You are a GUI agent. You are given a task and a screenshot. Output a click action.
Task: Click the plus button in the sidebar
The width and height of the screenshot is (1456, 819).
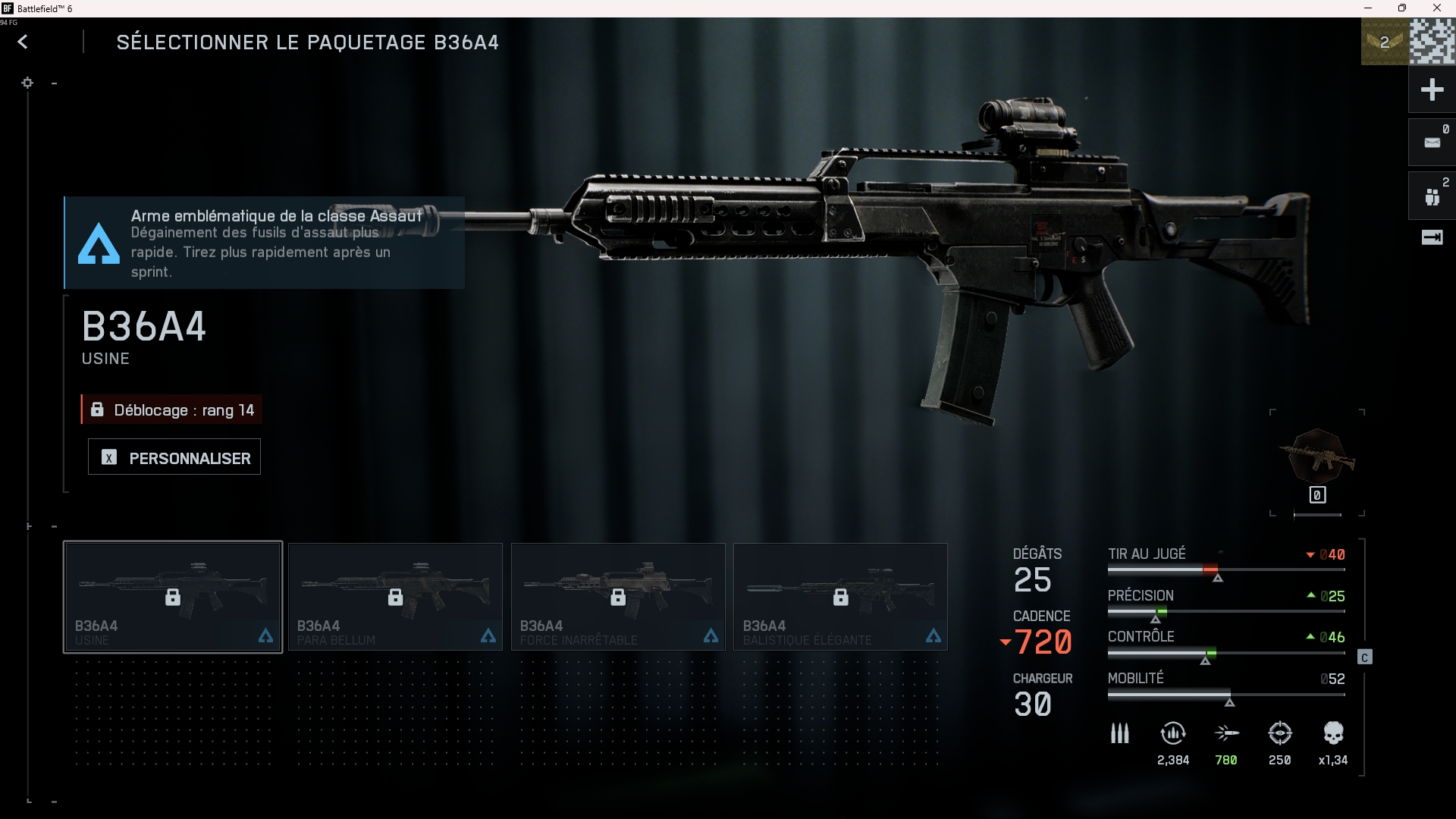click(x=1432, y=90)
